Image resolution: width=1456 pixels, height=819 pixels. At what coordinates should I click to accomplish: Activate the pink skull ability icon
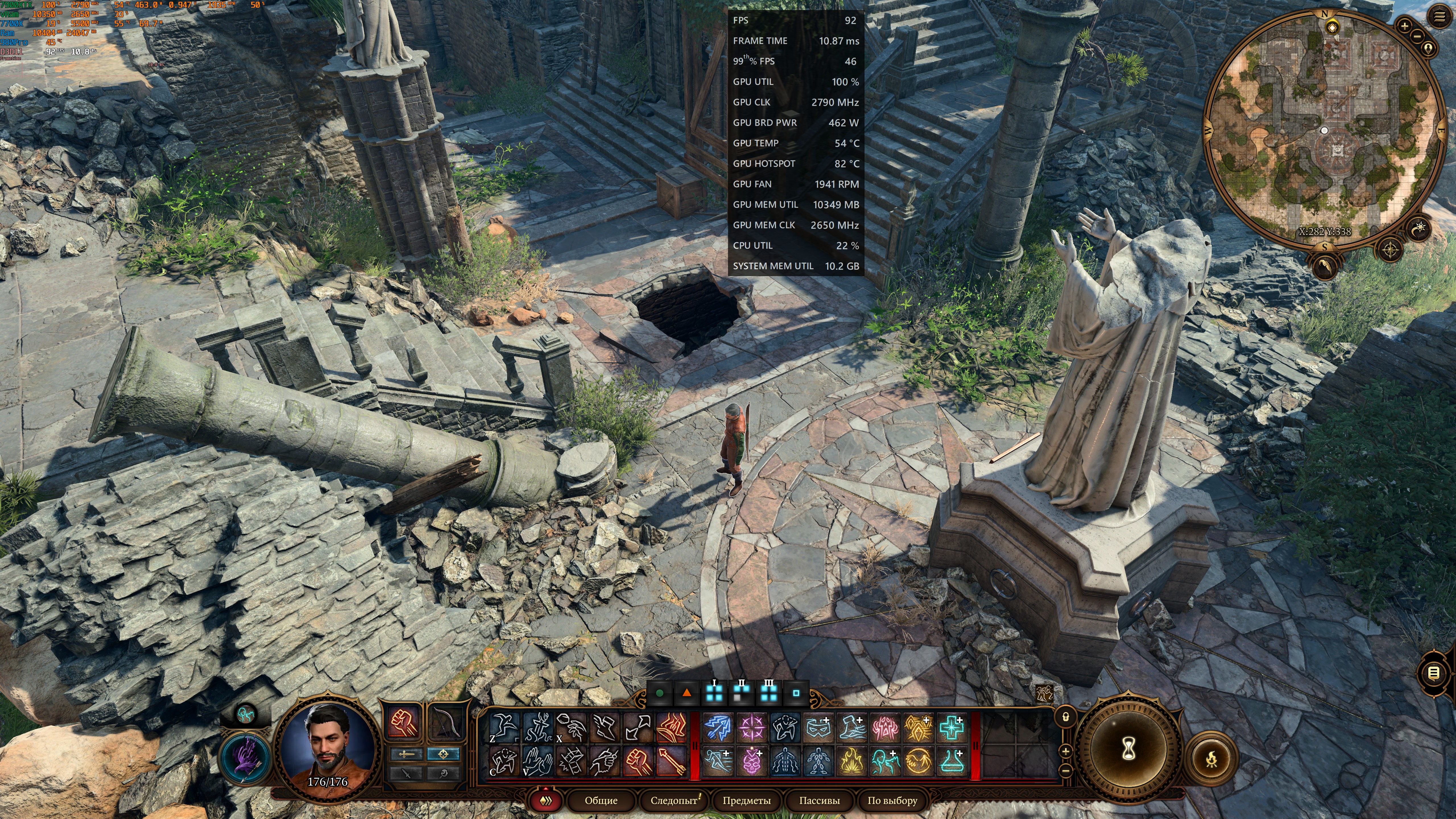752,761
